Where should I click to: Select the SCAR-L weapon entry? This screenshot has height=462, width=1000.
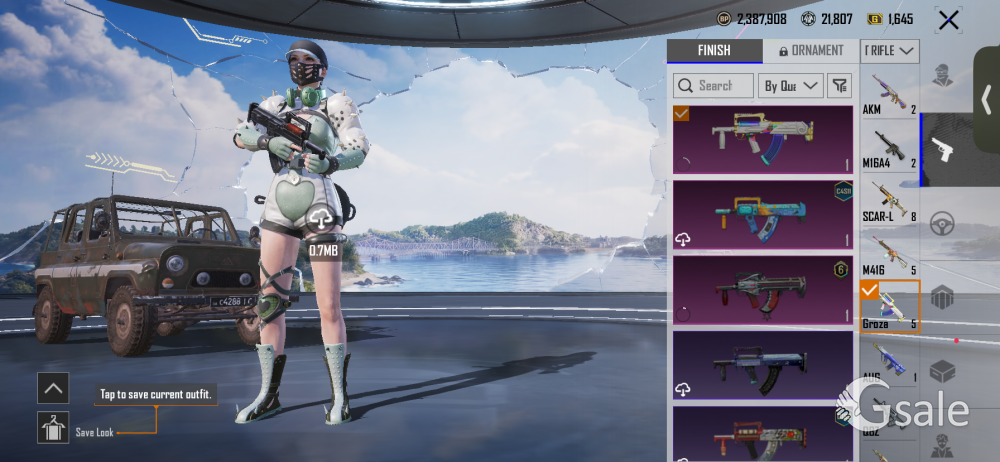(x=889, y=201)
